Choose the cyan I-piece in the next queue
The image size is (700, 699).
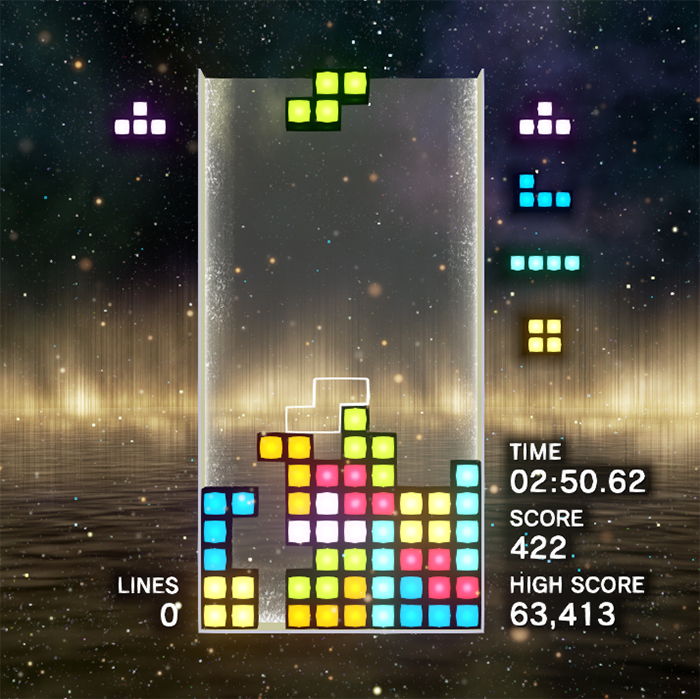[545, 263]
